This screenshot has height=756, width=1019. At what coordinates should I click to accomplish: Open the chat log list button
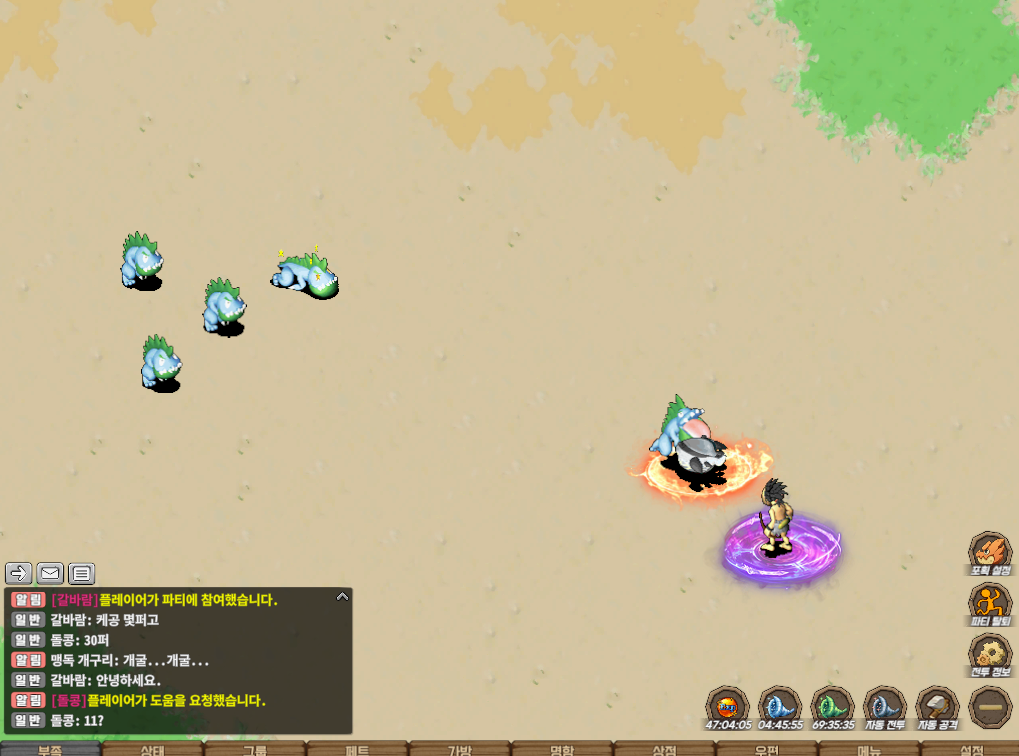82,573
